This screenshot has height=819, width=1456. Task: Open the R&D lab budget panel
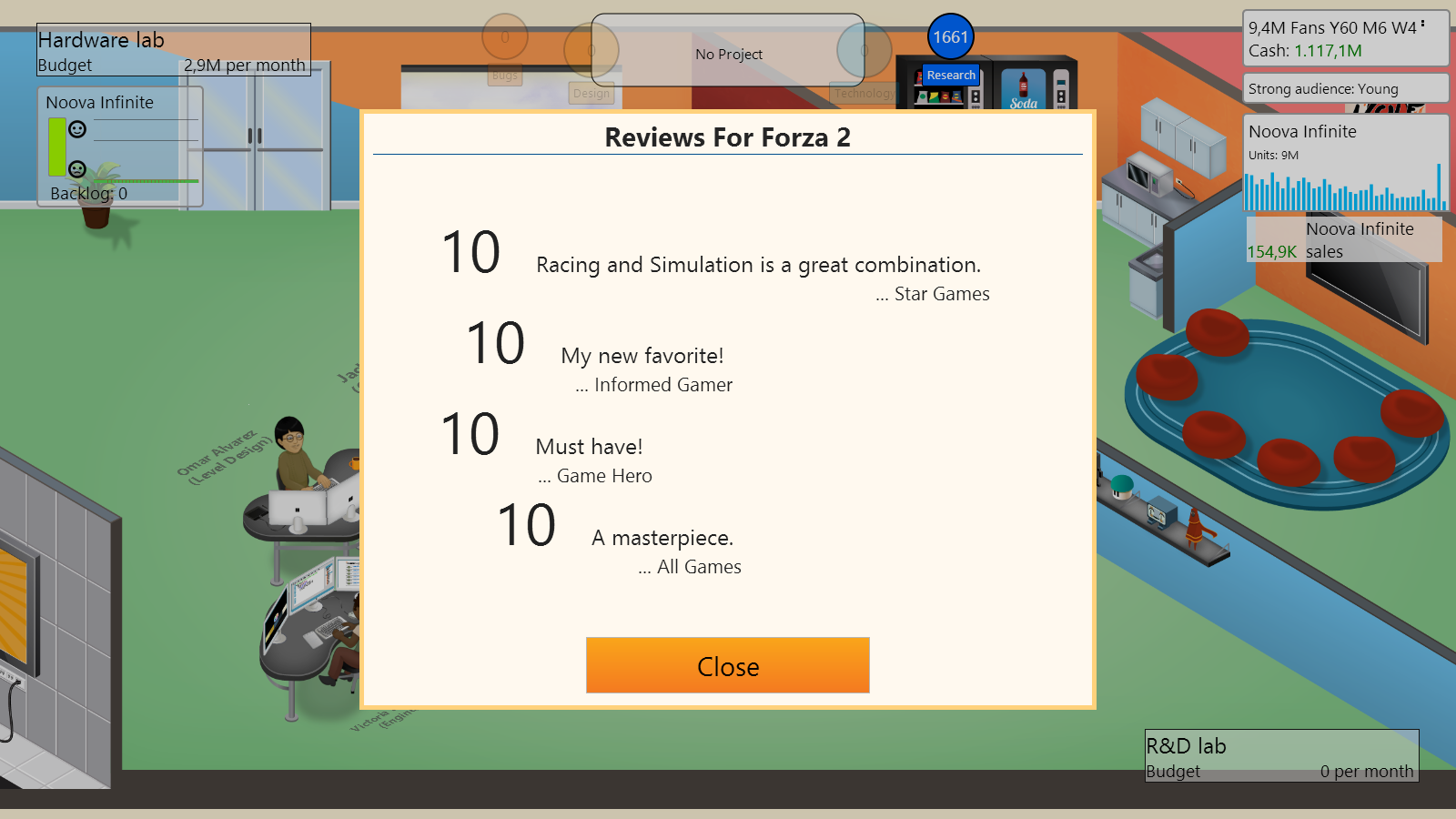(x=1281, y=757)
